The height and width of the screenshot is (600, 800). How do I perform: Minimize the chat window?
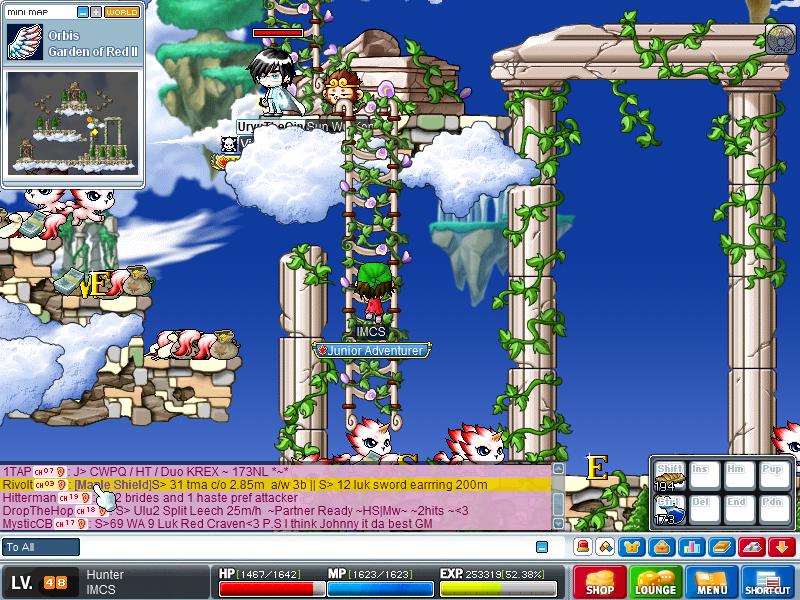pyautogui.click(x=542, y=547)
